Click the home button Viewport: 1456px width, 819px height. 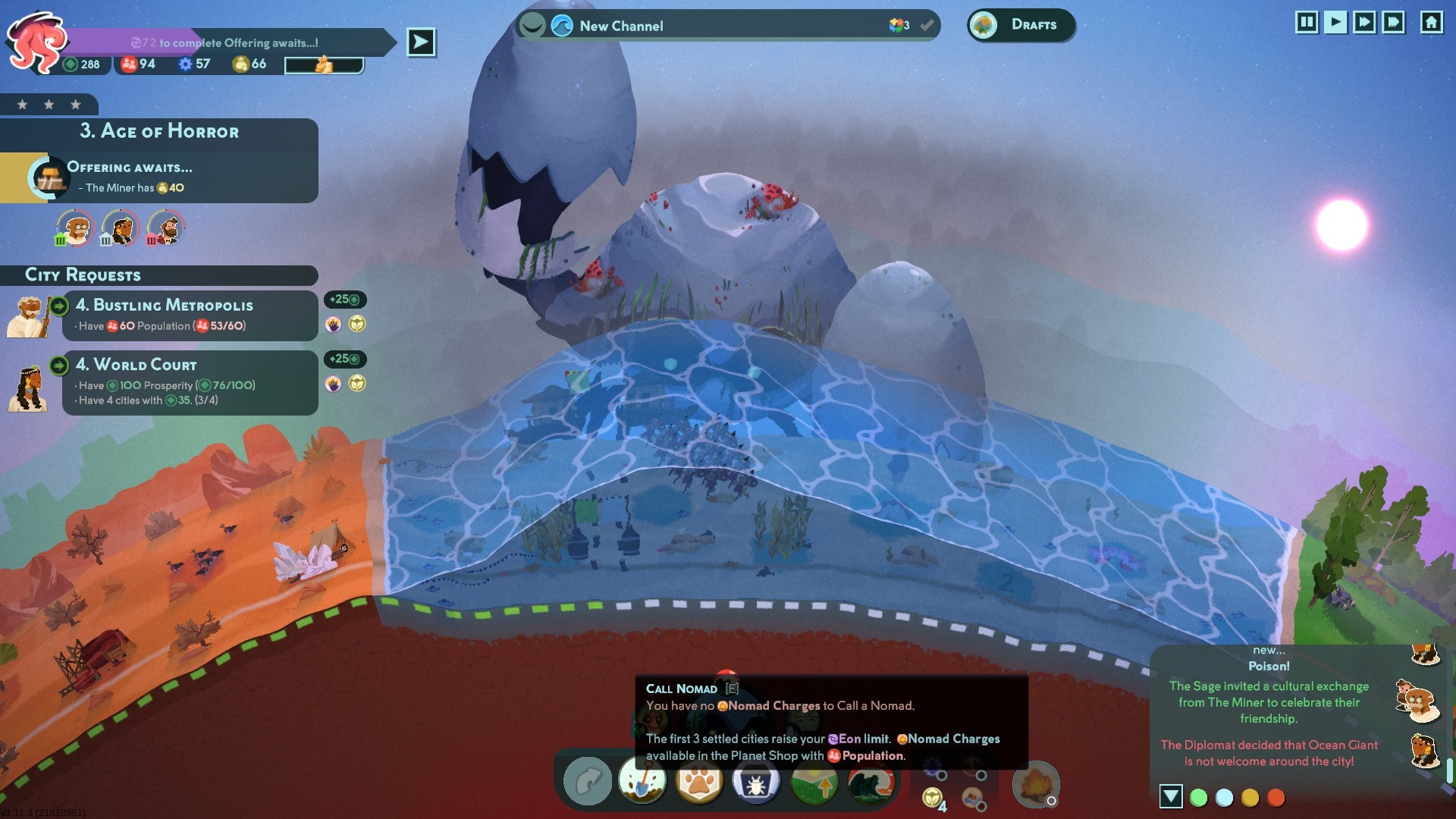[x=1431, y=22]
